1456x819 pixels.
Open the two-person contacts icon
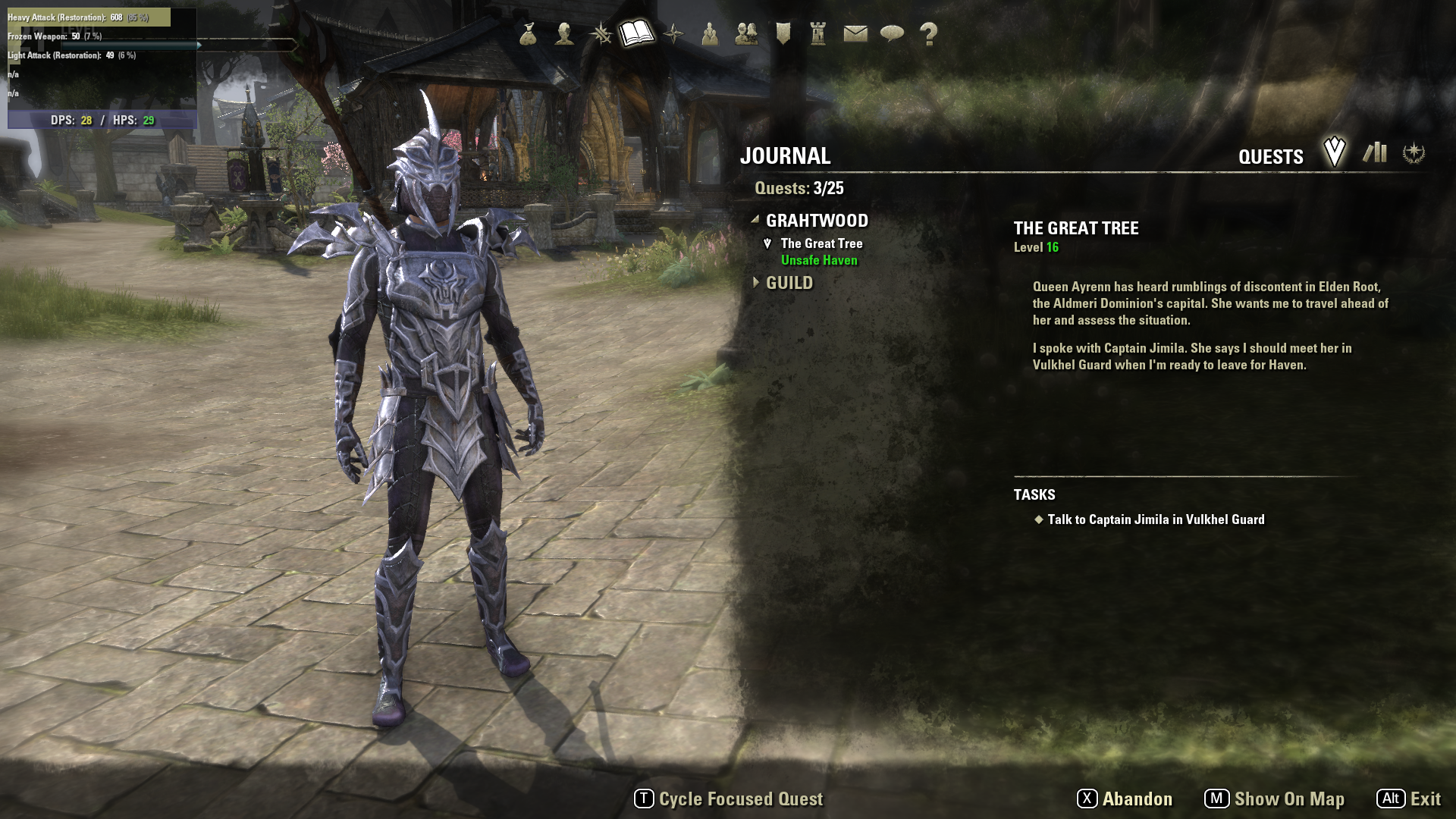pyautogui.click(x=746, y=33)
